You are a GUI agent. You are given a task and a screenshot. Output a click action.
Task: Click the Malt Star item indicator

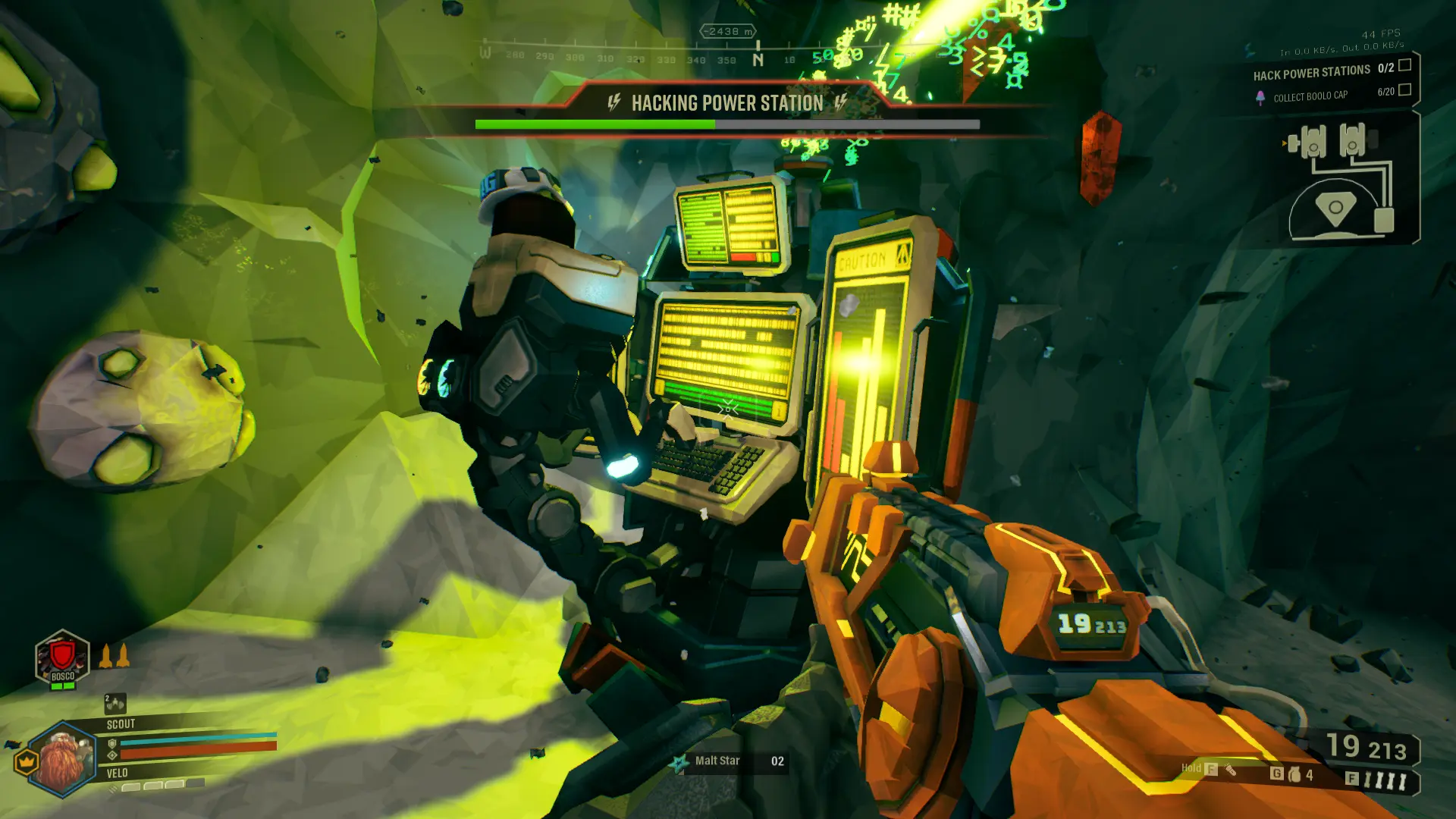(717, 761)
